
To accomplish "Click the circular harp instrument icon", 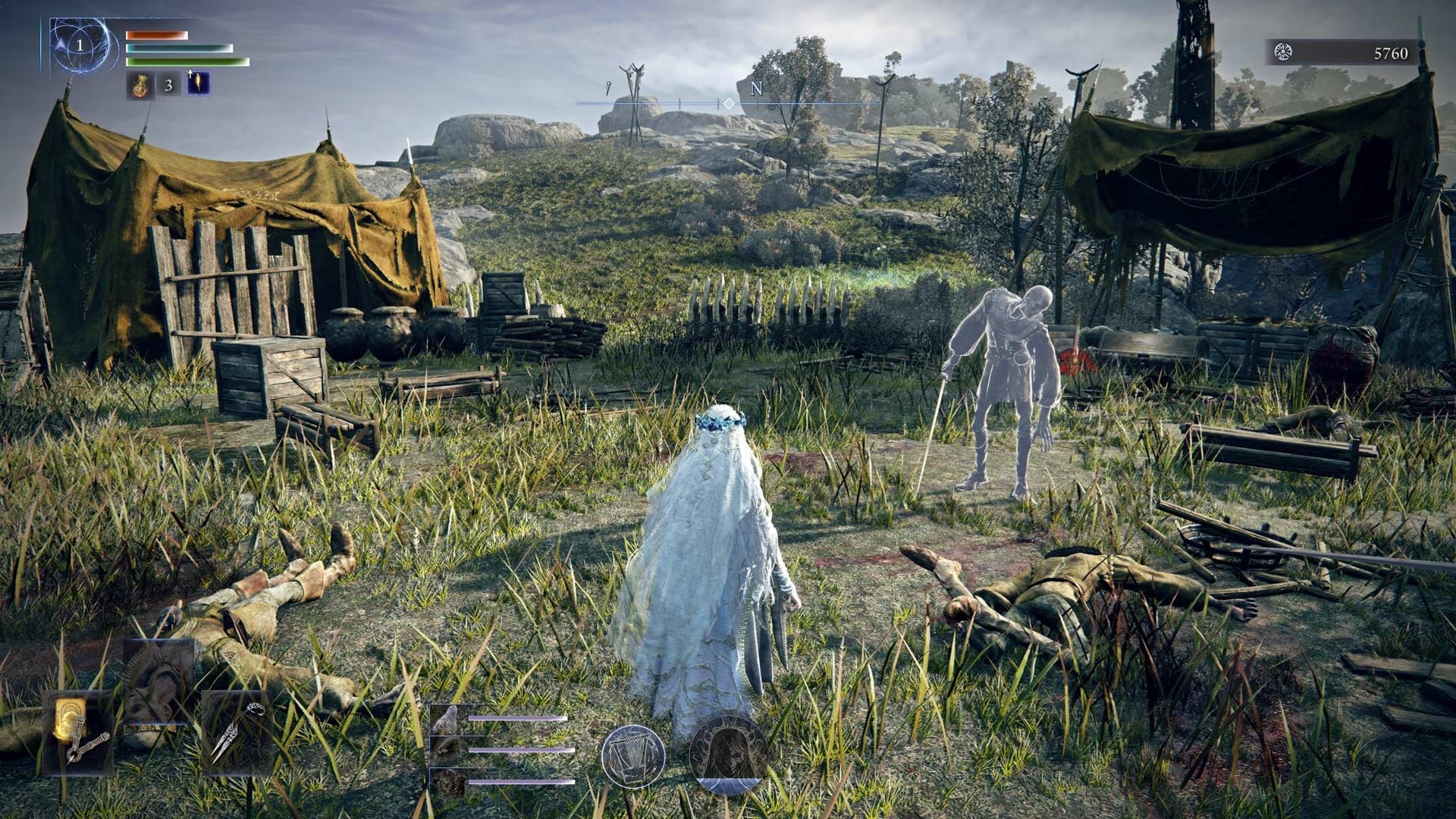I will point(634,755).
